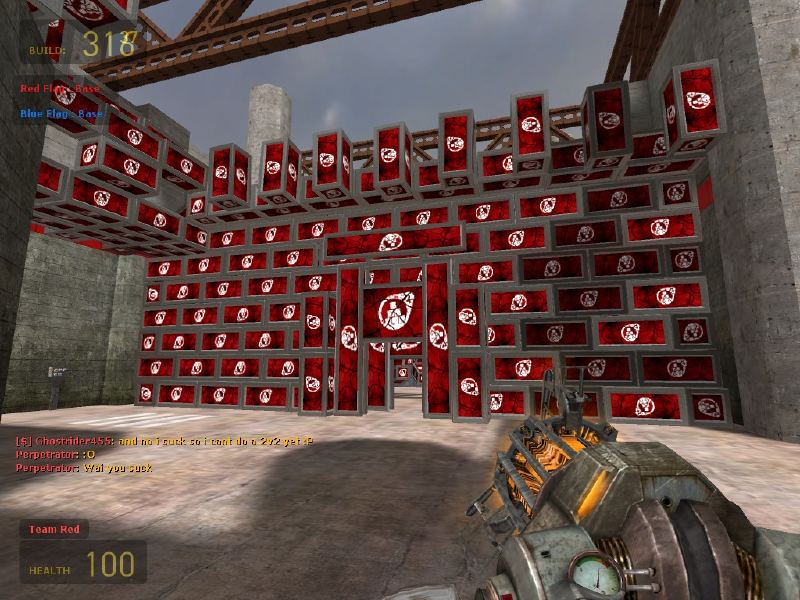The image size is (800, 600).
Task: Select the Red Flag status tracker
Action: click(60, 89)
